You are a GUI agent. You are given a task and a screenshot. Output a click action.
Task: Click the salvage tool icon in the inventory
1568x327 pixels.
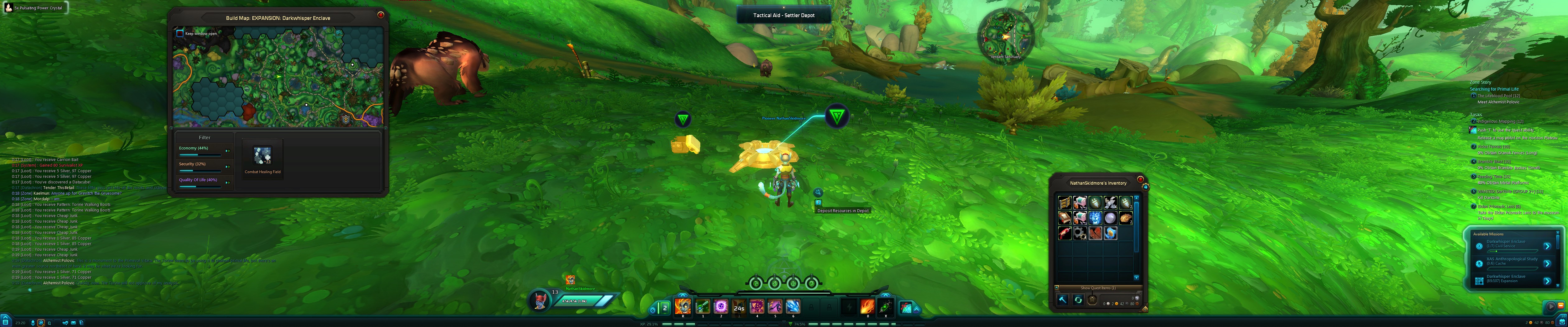(x=1063, y=300)
